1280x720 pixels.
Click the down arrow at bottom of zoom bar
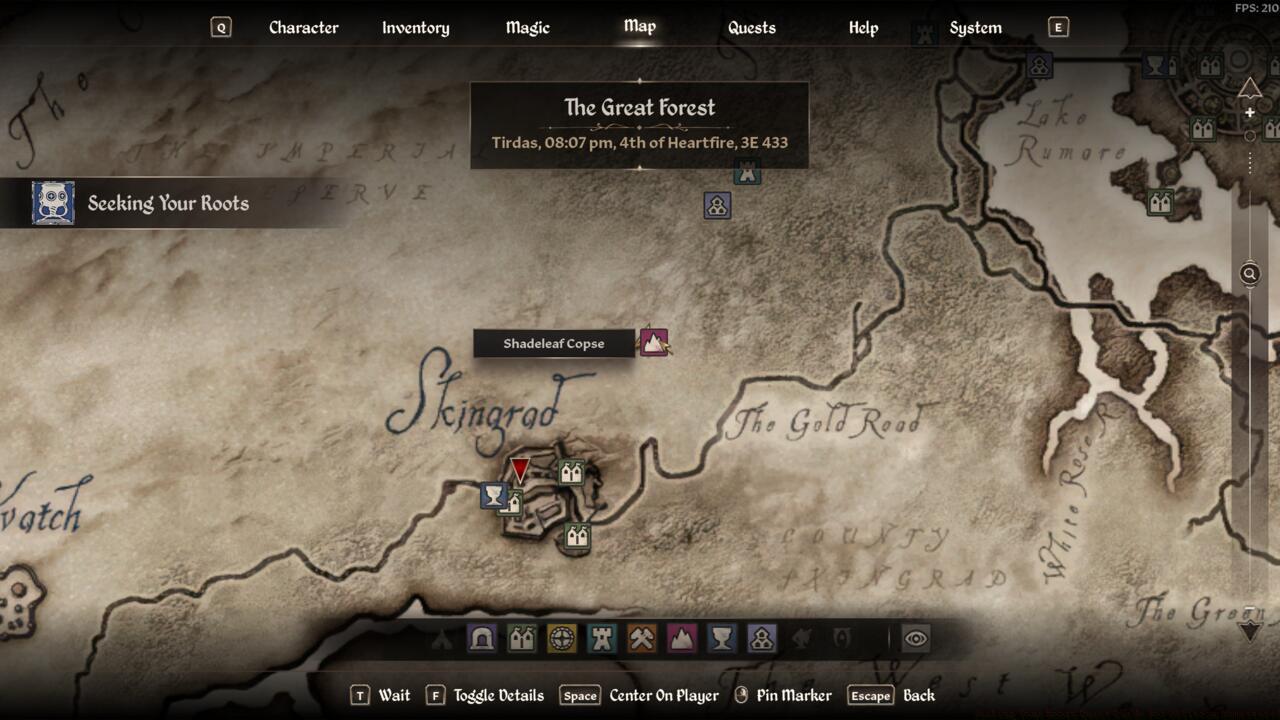[1249, 631]
